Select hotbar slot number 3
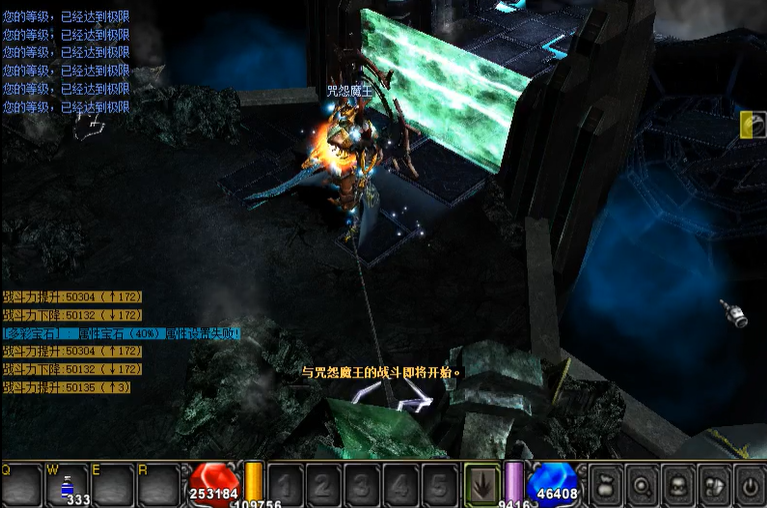 click(363, 486)
